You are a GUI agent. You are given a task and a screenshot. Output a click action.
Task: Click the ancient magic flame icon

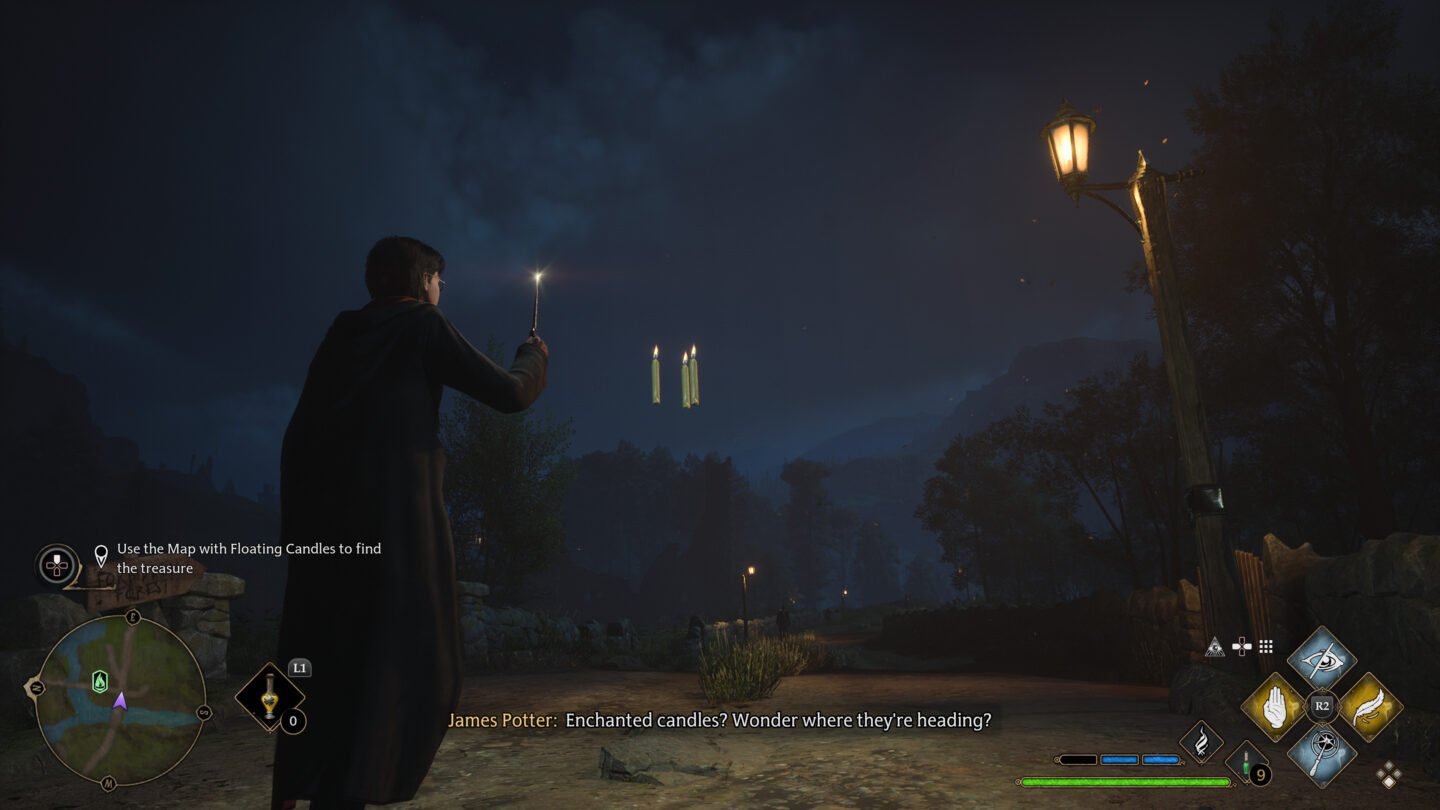[x=1201, y=742]
